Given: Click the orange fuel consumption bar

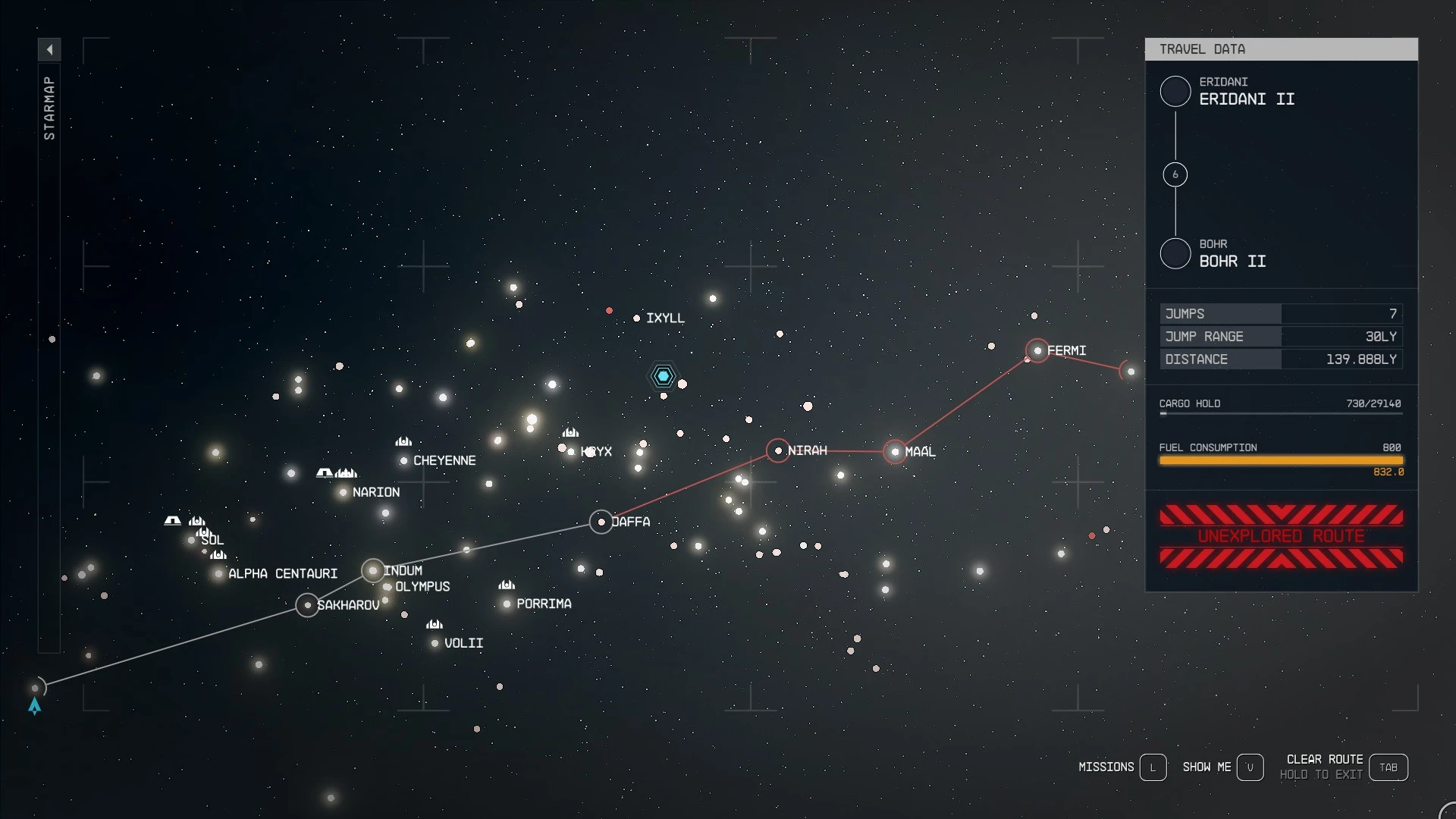Looking at the screenshot, I should tap(1281, 460).
